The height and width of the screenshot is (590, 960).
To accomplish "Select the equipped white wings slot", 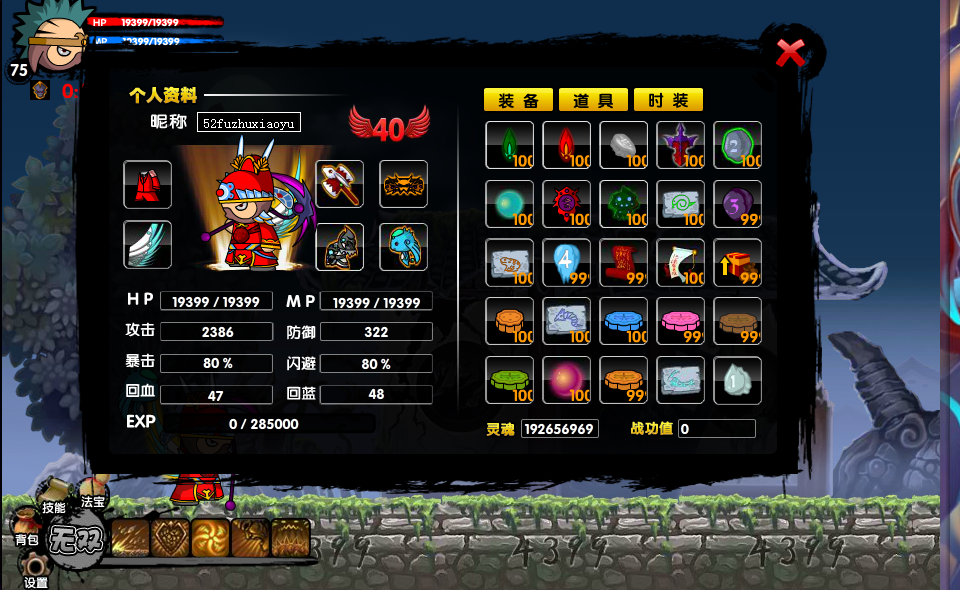I will coord(148,245).
